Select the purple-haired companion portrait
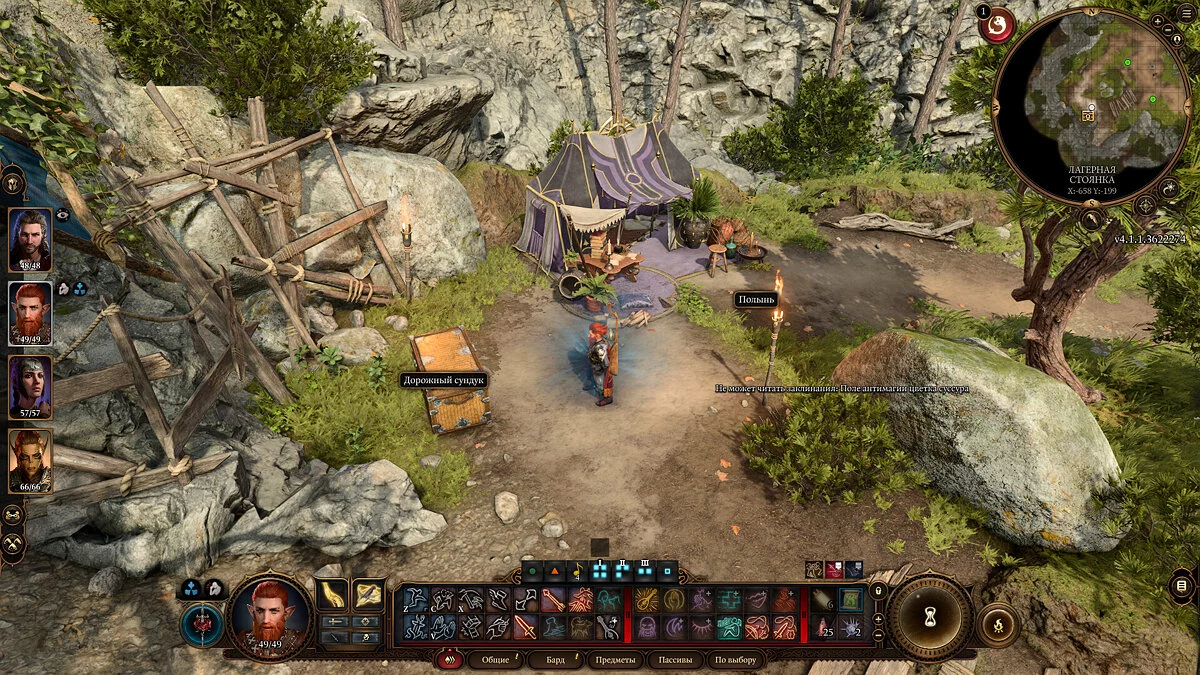 point(30,387)
